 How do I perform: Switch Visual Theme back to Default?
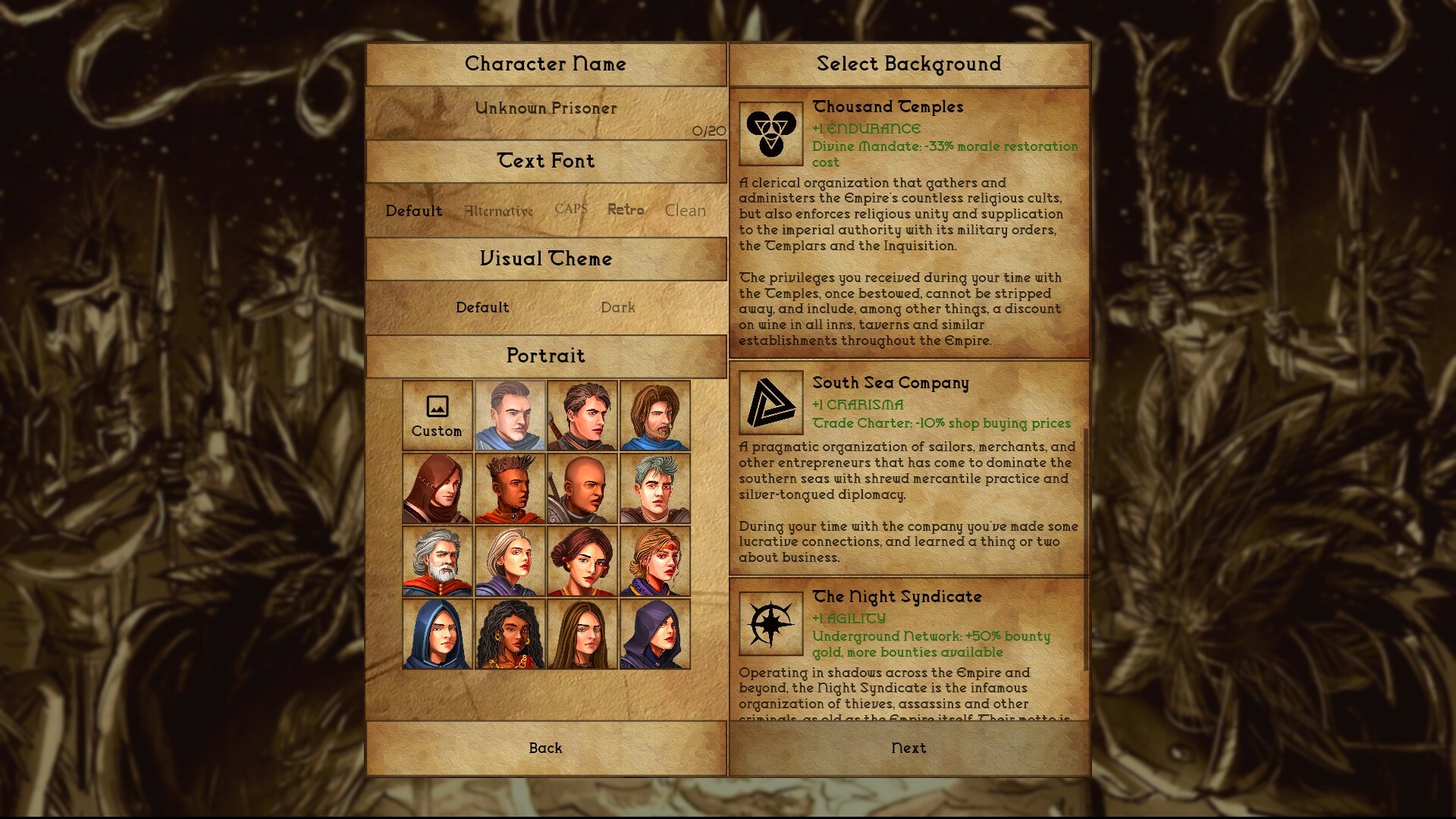483,307
